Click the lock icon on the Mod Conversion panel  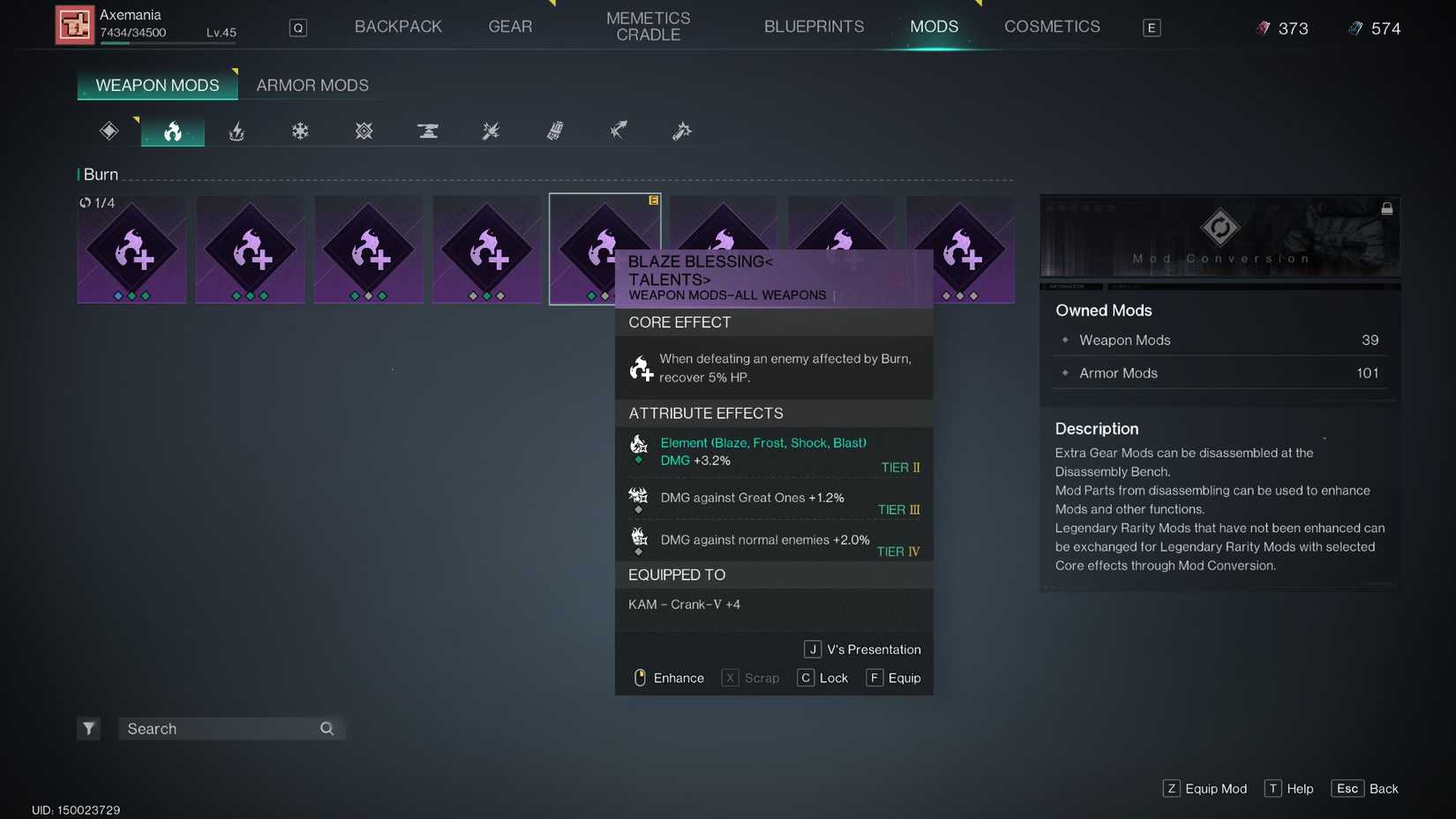click(1387, 208)
